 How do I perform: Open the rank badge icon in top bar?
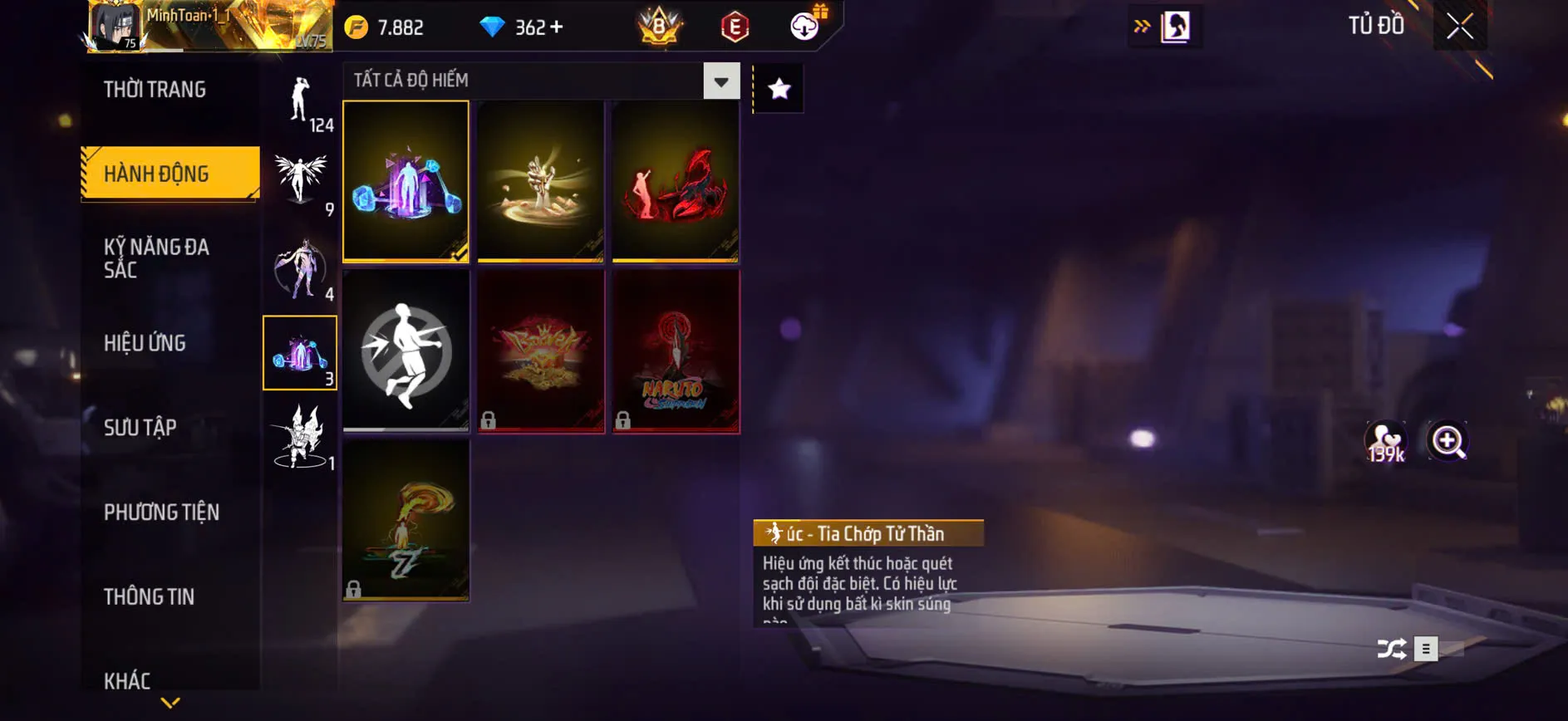click(659, 25)
